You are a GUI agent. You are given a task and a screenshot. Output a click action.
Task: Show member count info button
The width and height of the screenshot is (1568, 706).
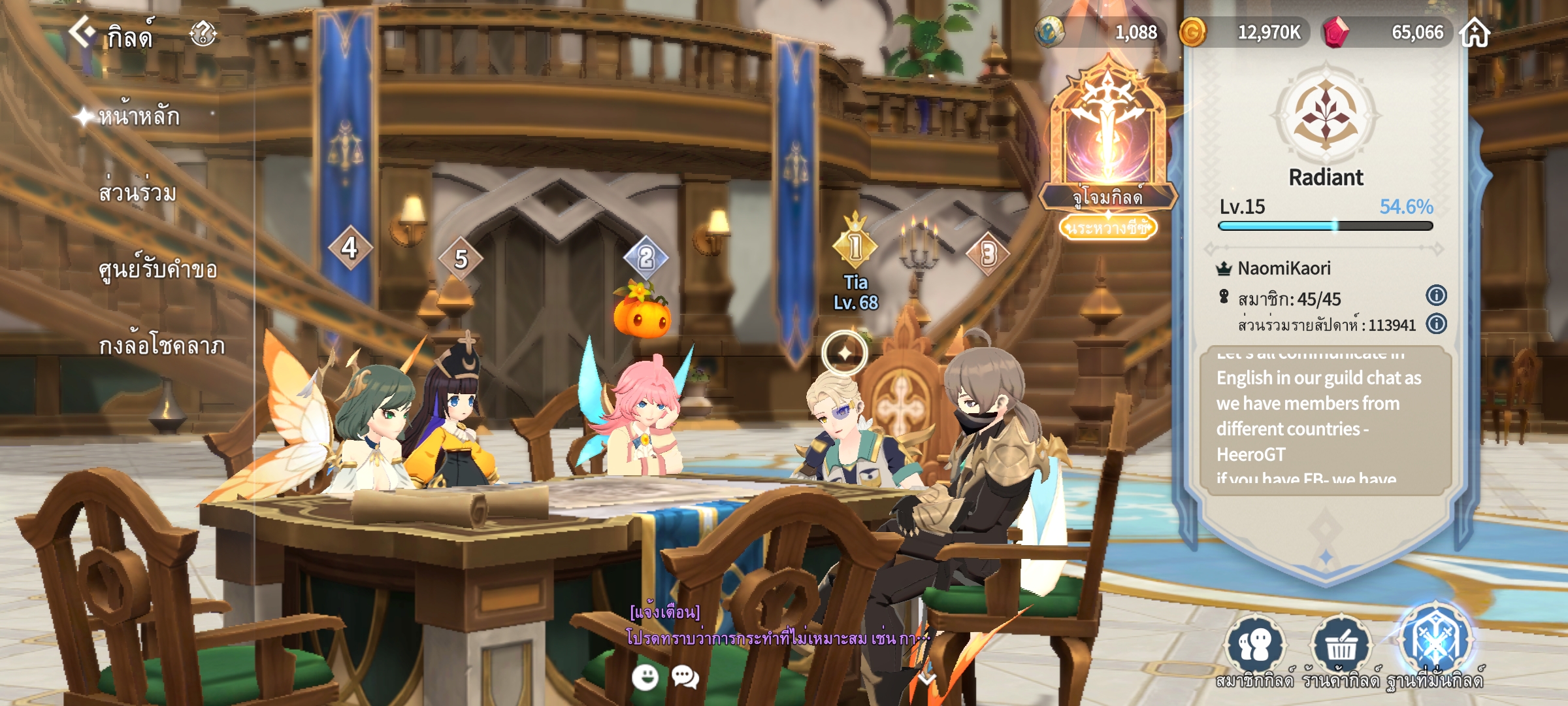tap(1436, 295)
